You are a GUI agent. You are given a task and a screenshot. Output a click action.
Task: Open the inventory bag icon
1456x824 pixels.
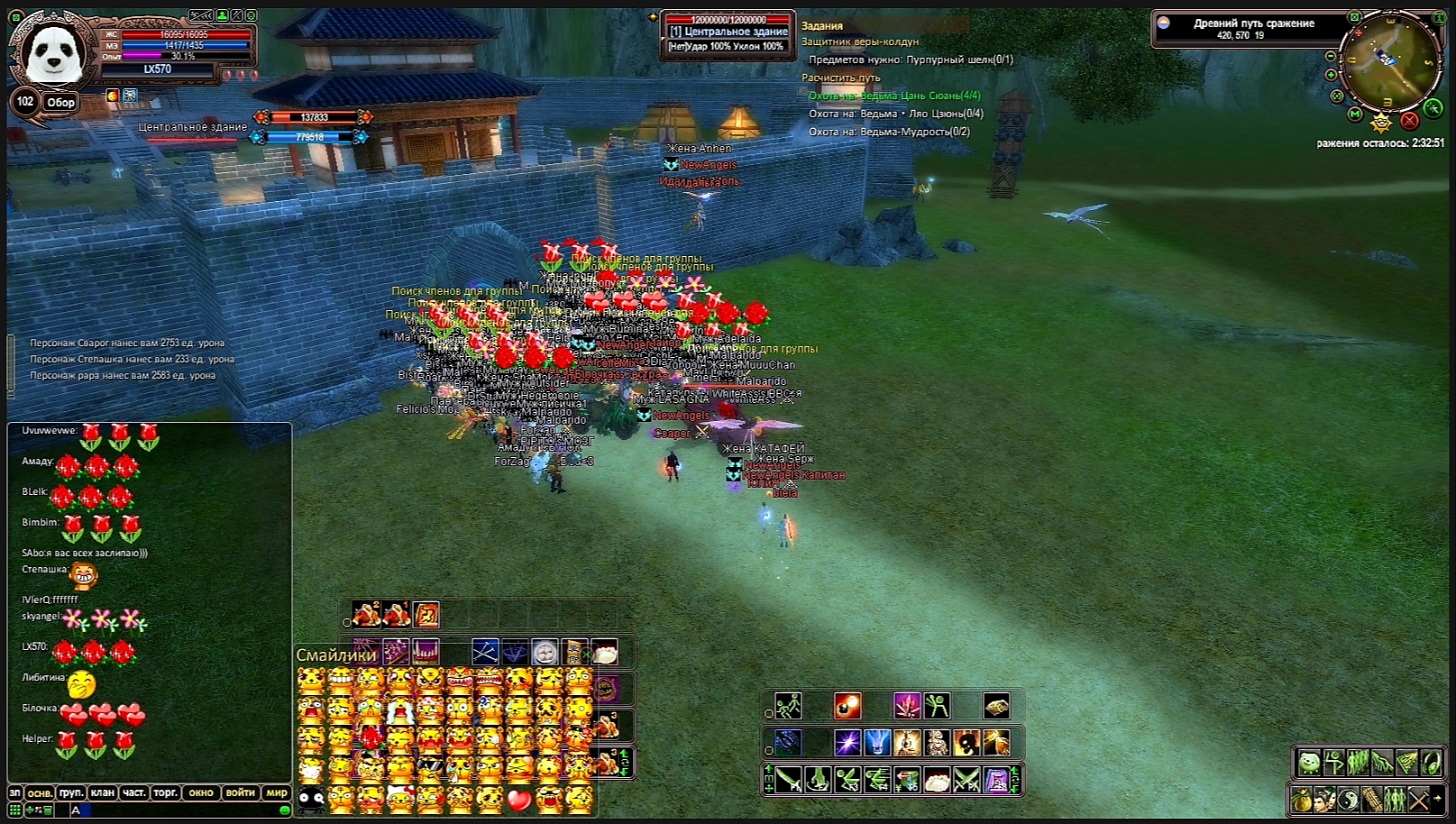tap(1301, 800)
